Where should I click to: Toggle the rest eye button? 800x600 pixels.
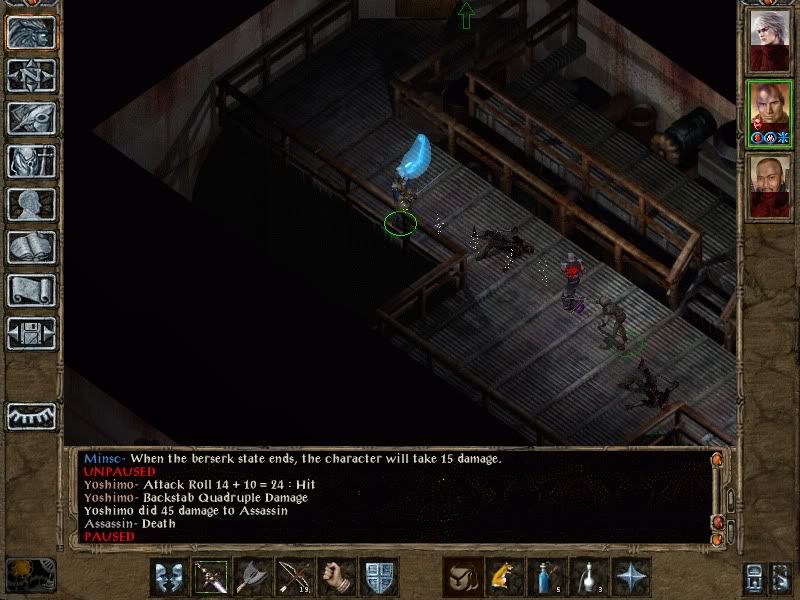coord(31,416)
